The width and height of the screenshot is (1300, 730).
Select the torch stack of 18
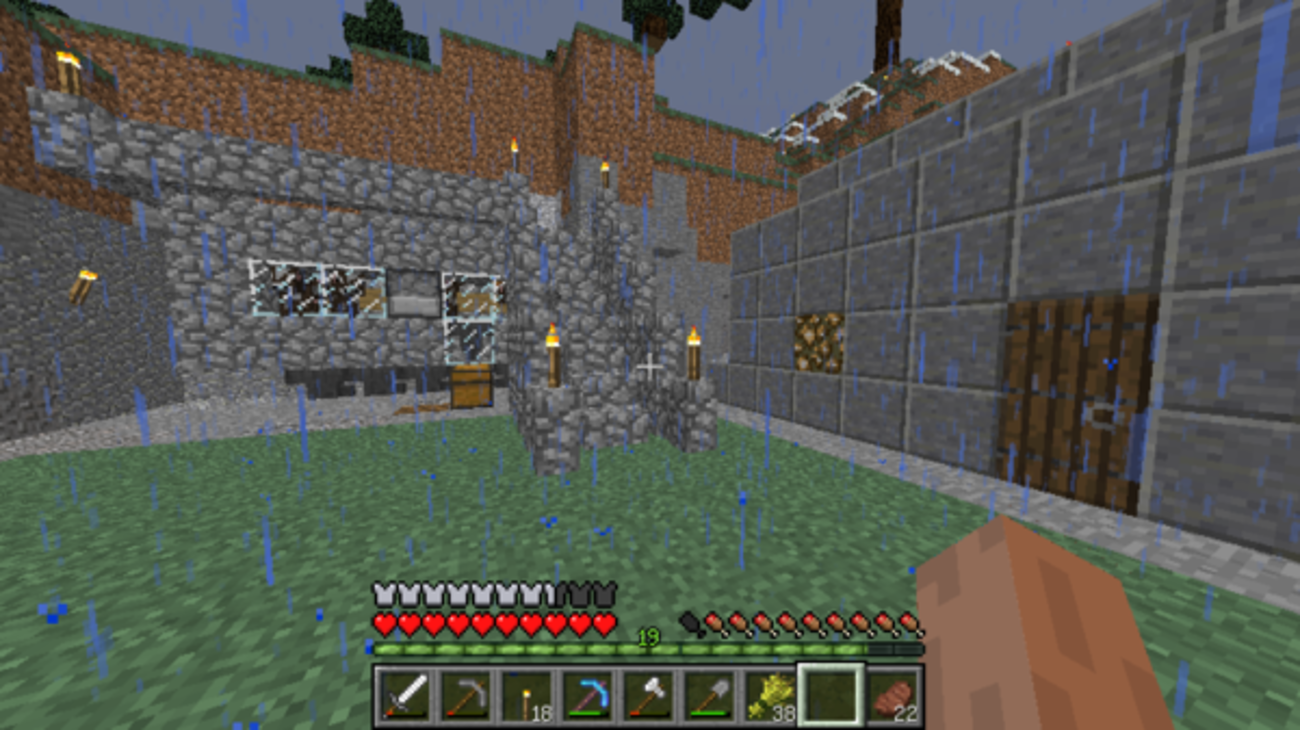click(x=526, y=695)
